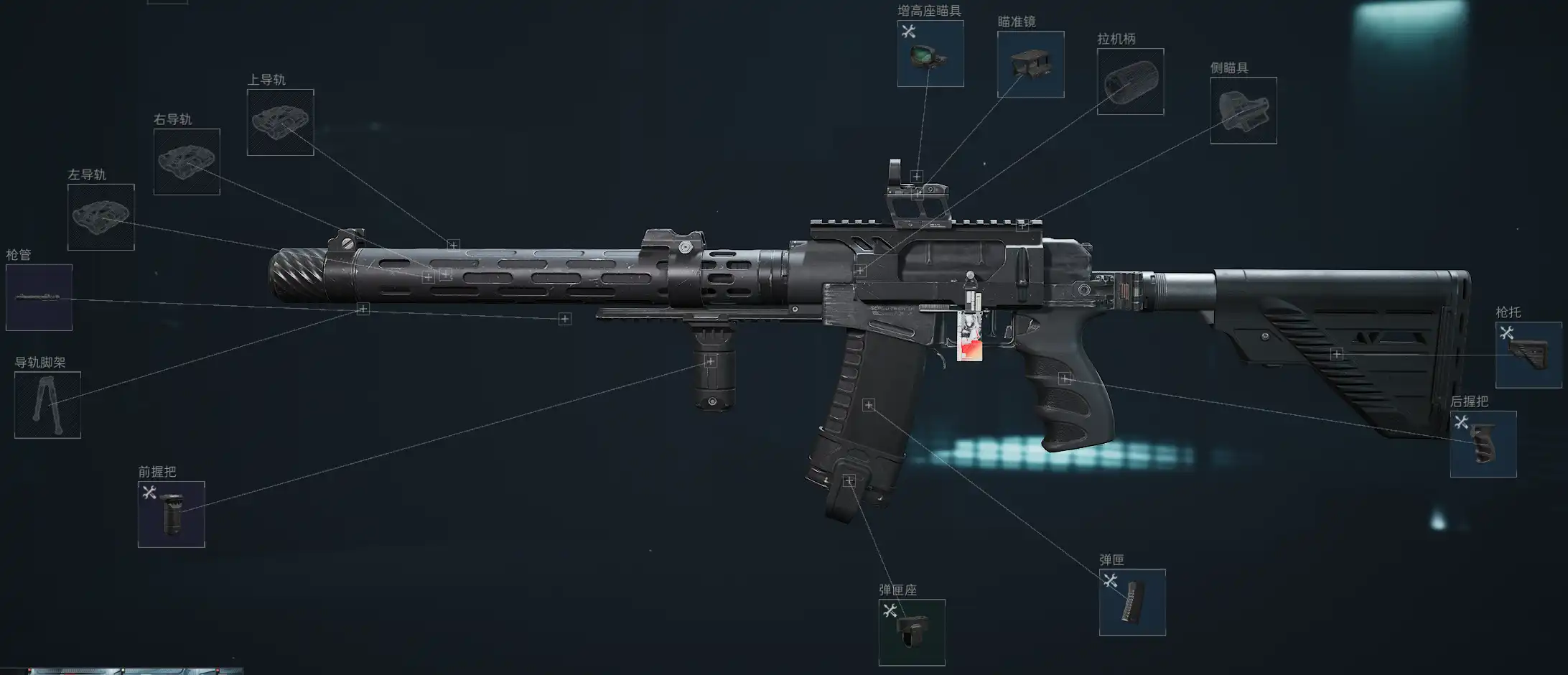Open the 弹匣座 magazine well slot
The image size is (1568, 675).
(911, 632)
